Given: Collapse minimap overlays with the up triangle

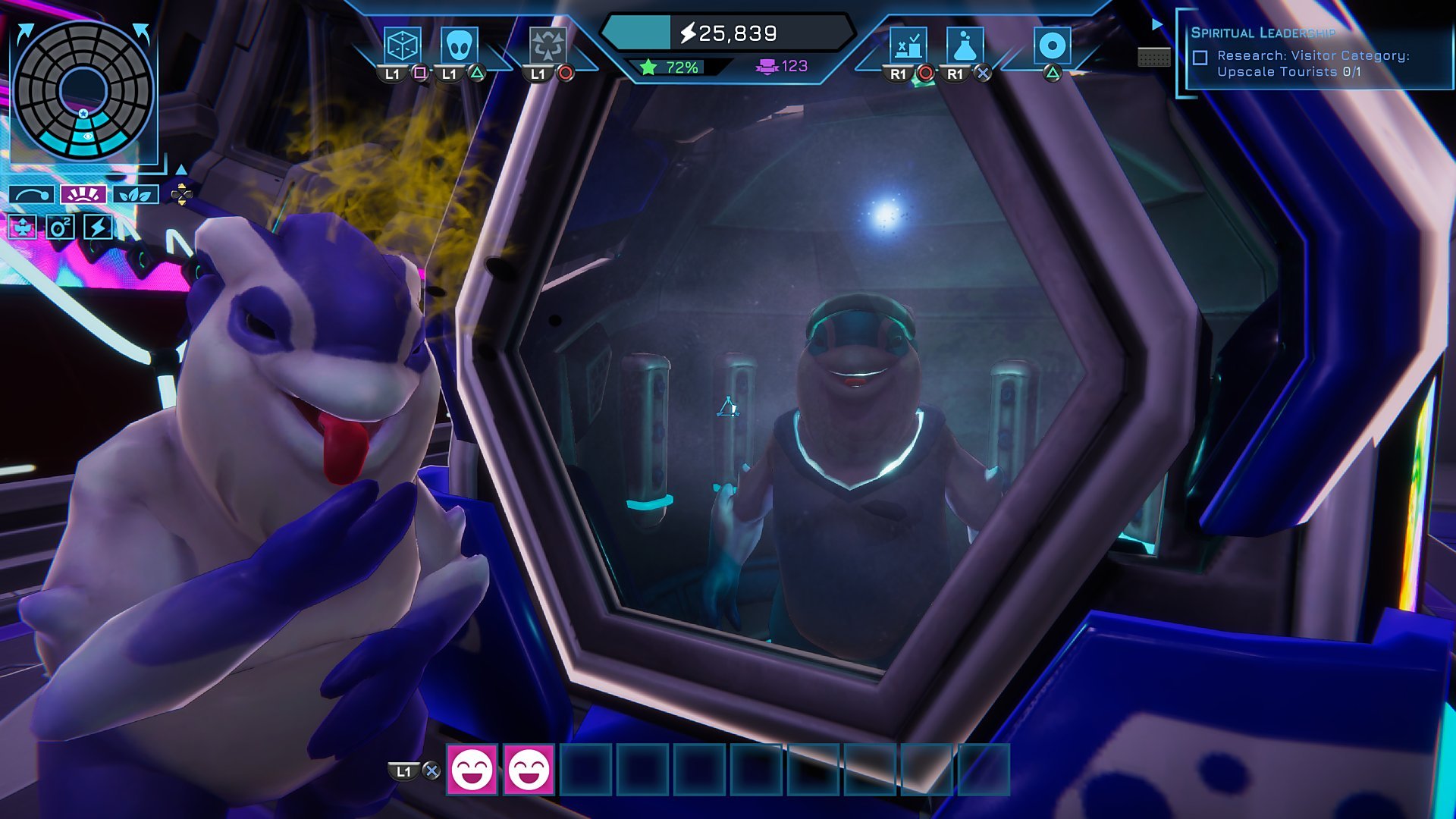Looking at the screenshot, I should 181,169.
